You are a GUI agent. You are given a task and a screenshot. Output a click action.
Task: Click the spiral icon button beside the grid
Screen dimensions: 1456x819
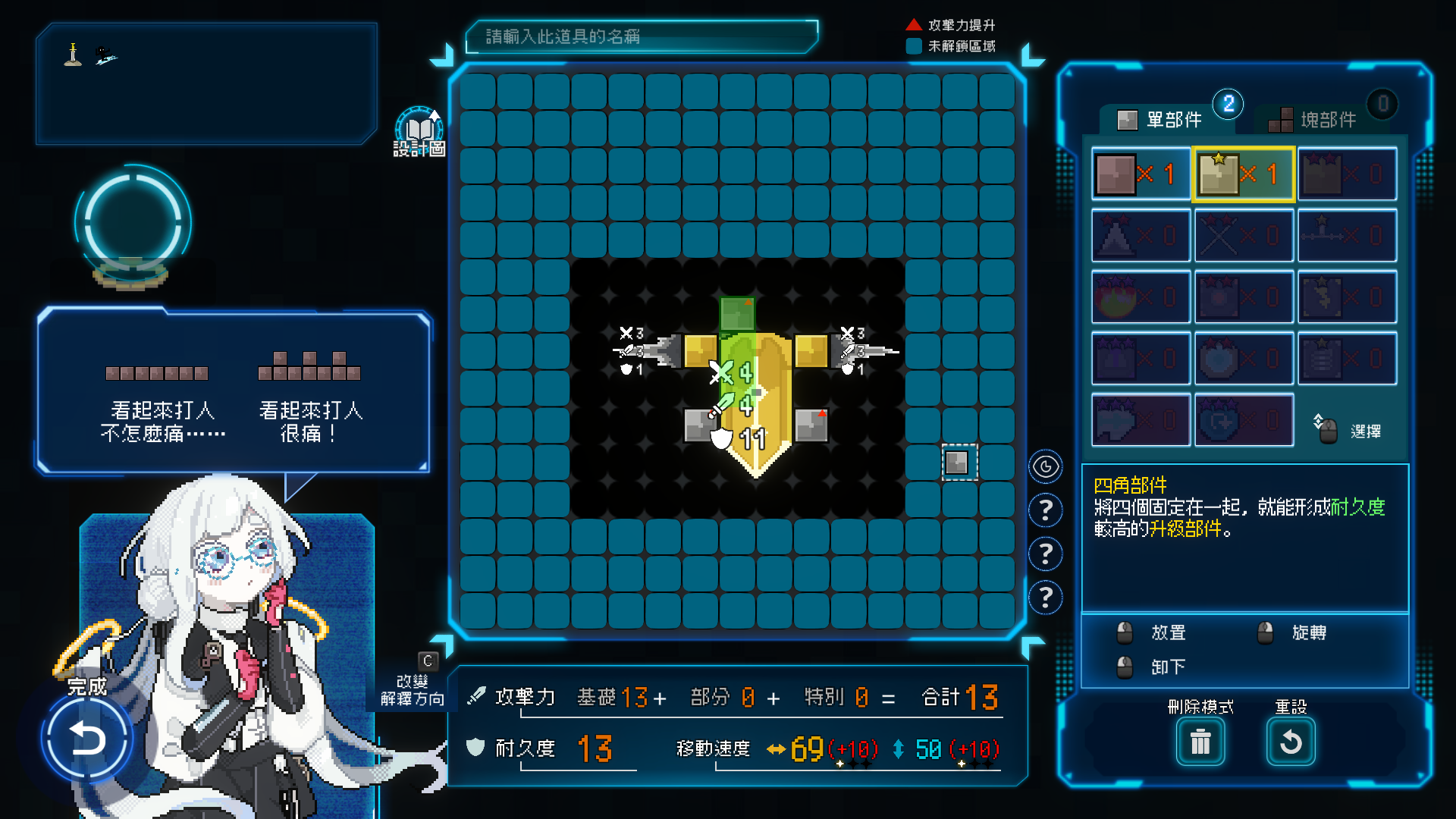(1046, 466)
